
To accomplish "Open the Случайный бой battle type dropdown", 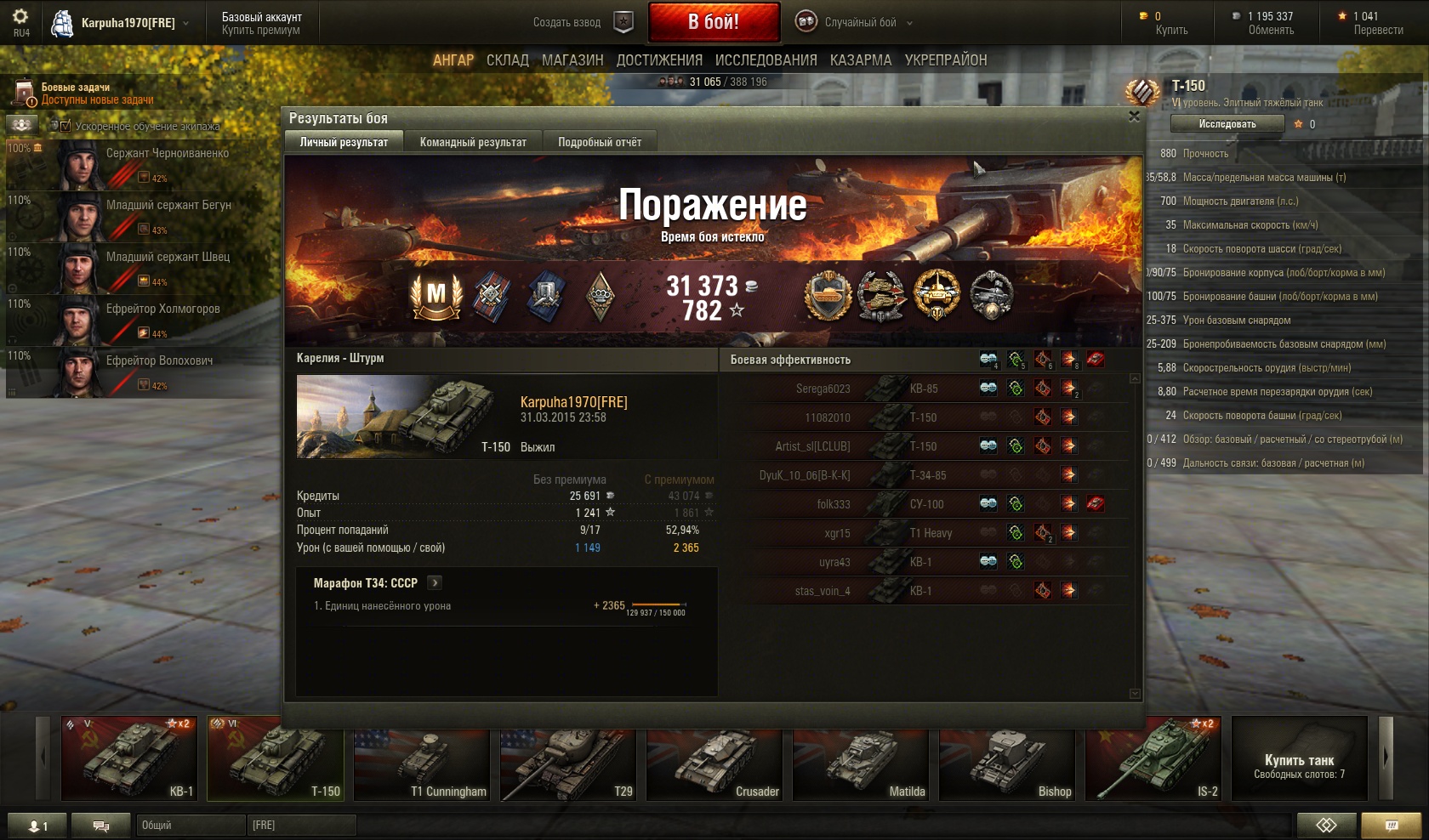I will (856, 23).
